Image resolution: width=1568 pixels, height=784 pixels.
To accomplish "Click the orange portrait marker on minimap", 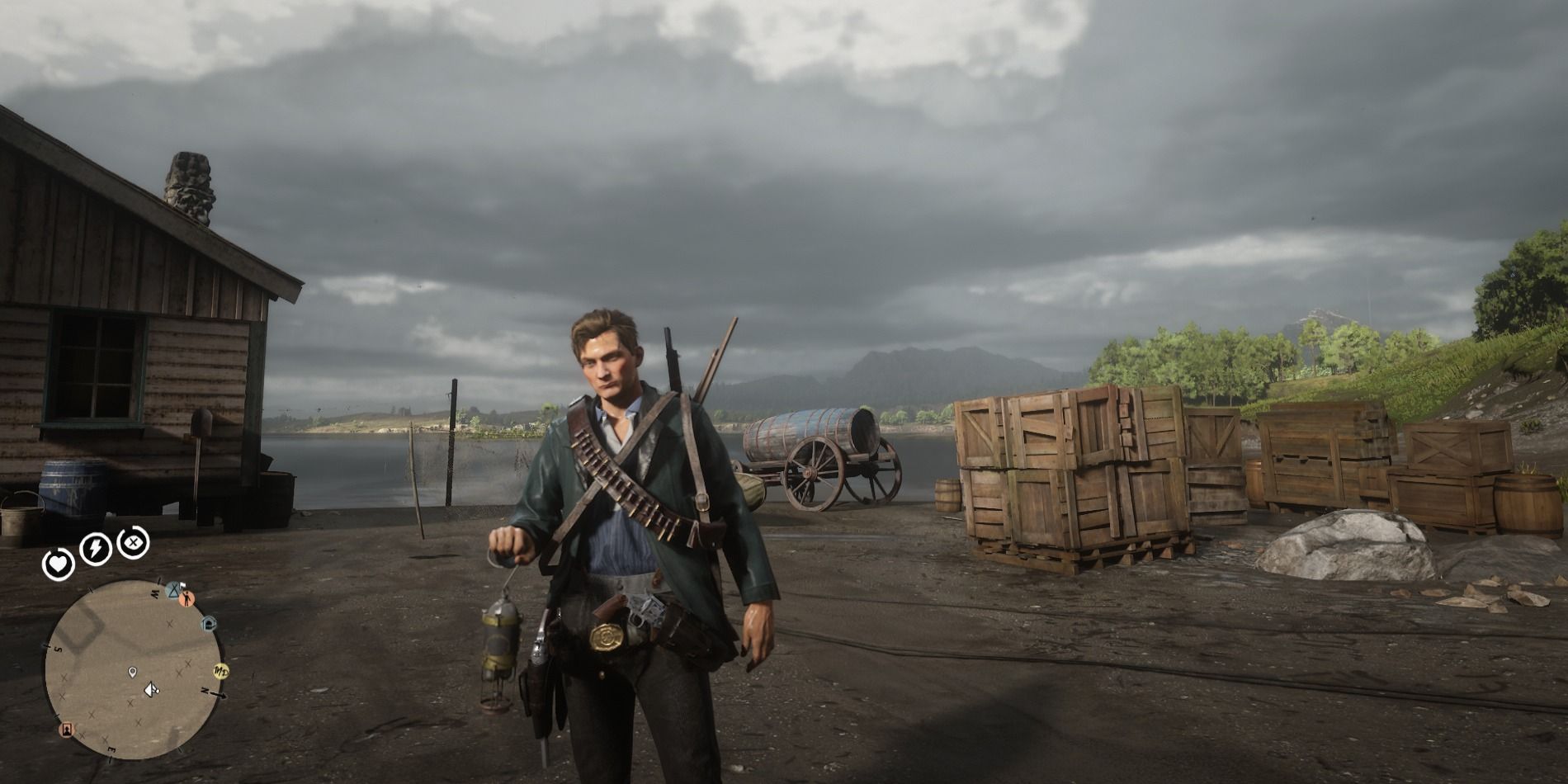I will pos(65,730).
